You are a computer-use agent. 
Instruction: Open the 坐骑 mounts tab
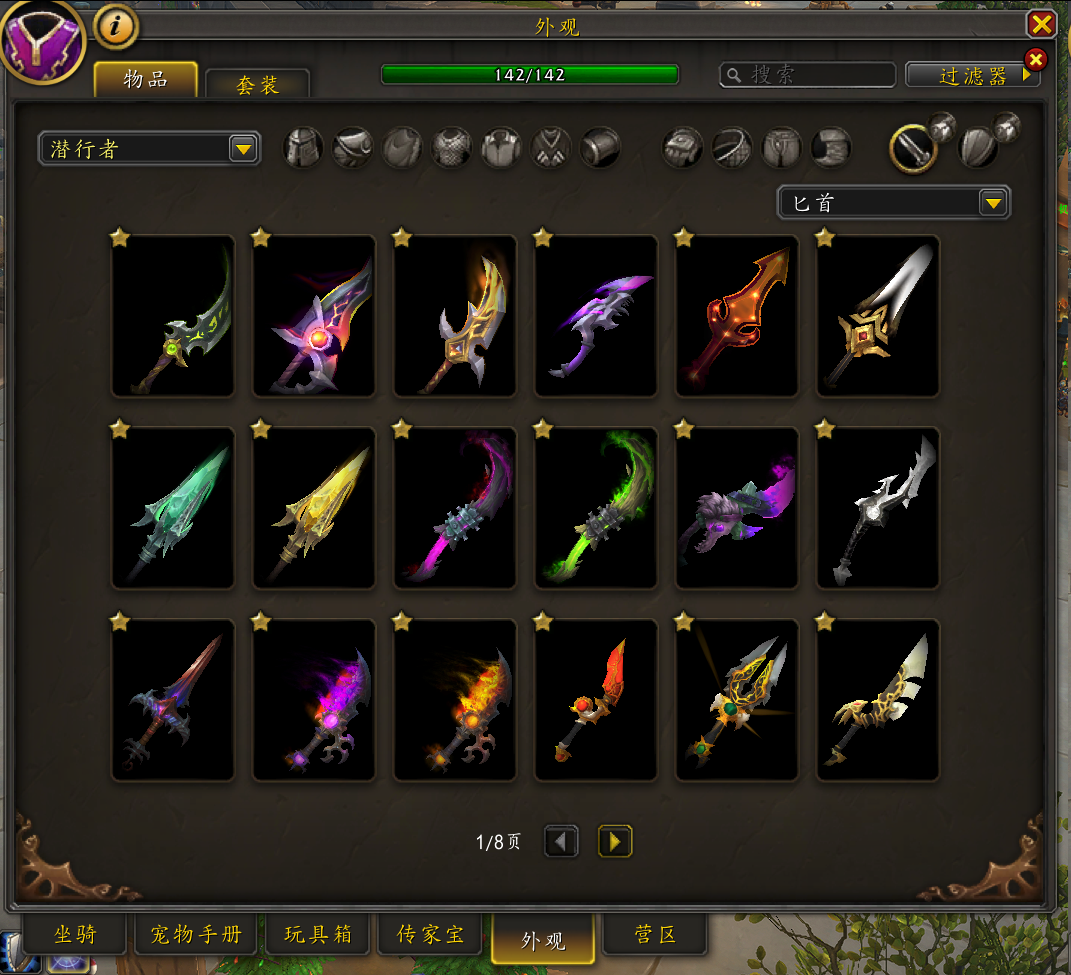click(x=76, y=936)
